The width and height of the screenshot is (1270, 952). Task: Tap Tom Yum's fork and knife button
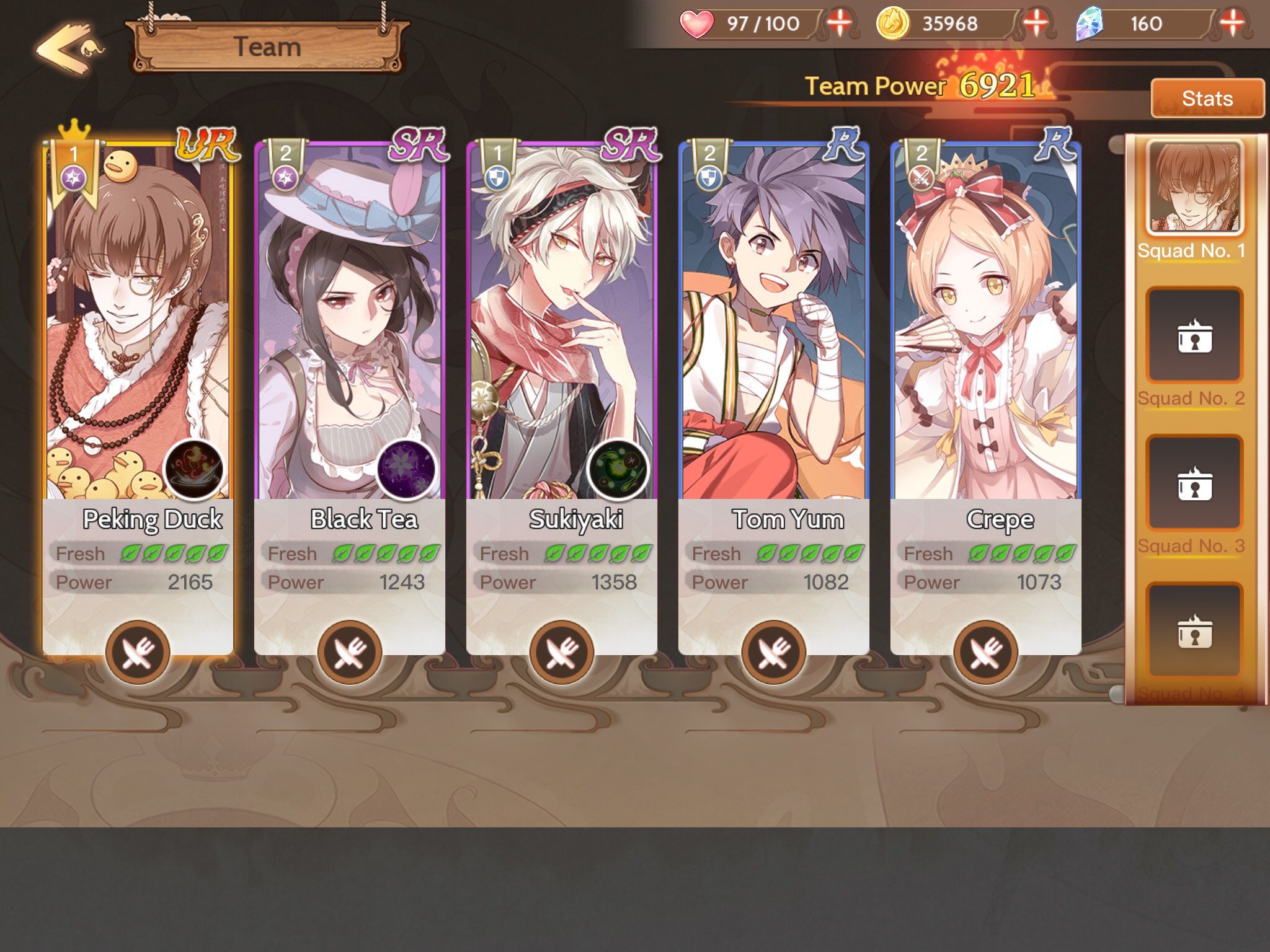(x=774, y=652)
